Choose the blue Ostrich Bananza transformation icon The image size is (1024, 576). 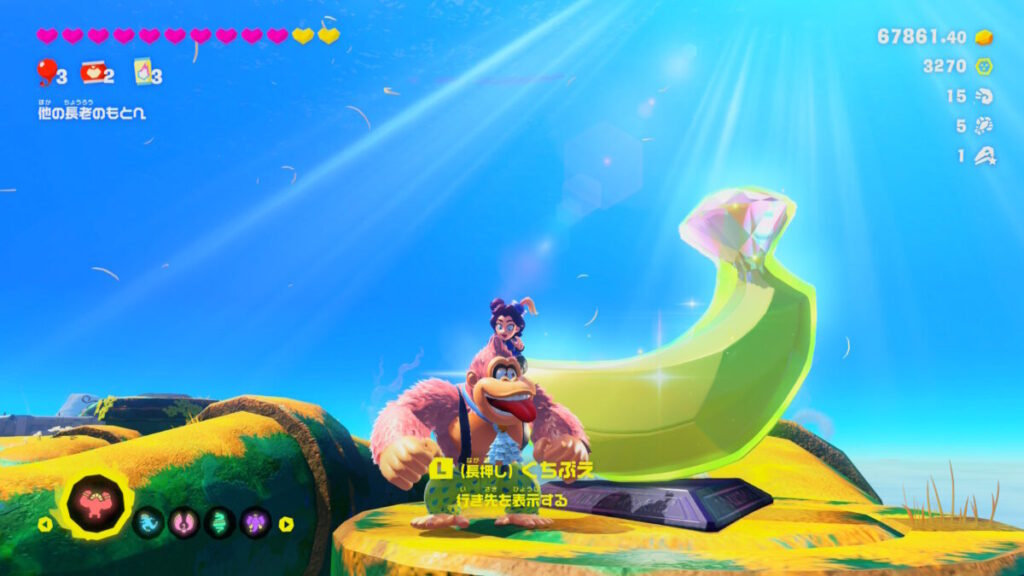pyautogui.click(x=148, y=522)
